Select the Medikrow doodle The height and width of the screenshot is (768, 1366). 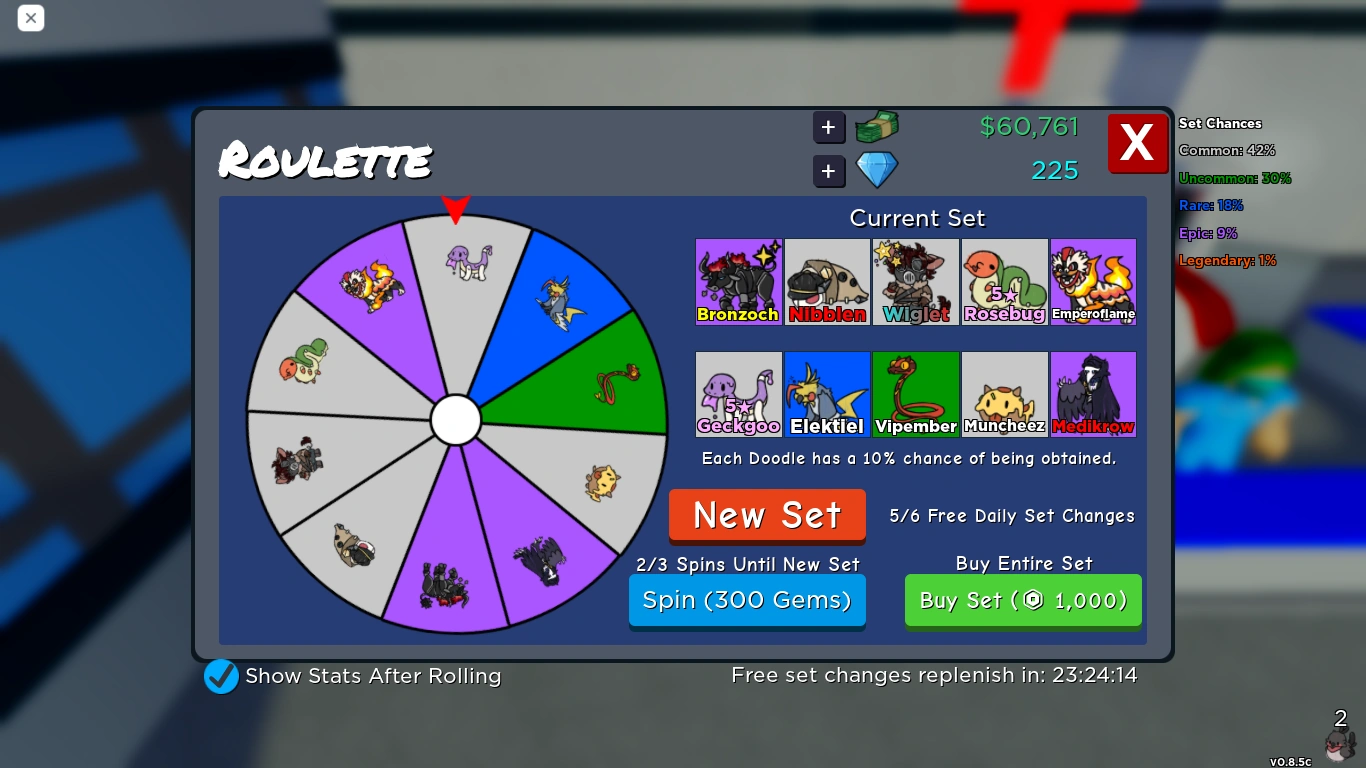tap(1093, 394)
